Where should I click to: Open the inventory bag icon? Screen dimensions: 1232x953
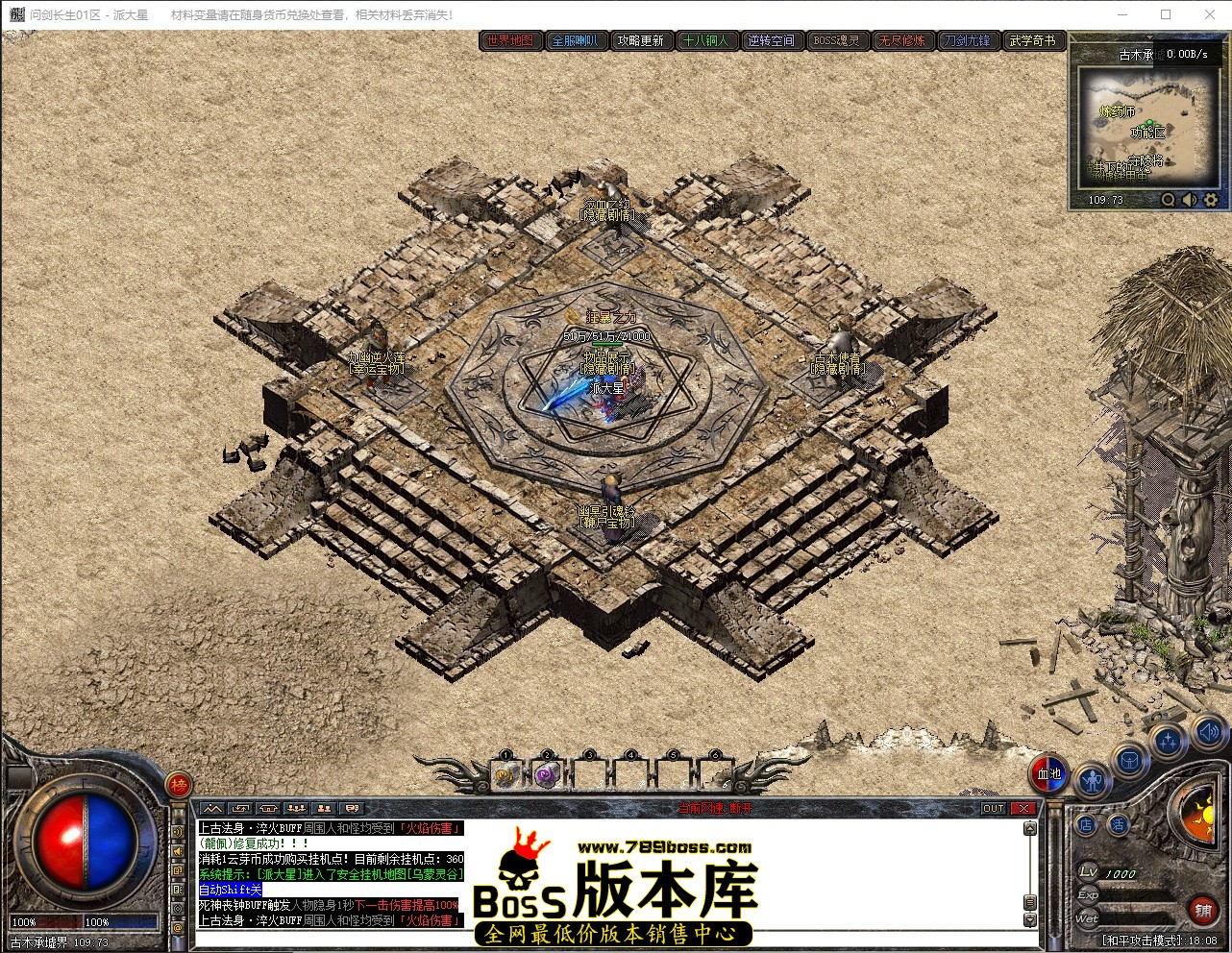[x=1129, y=760]
